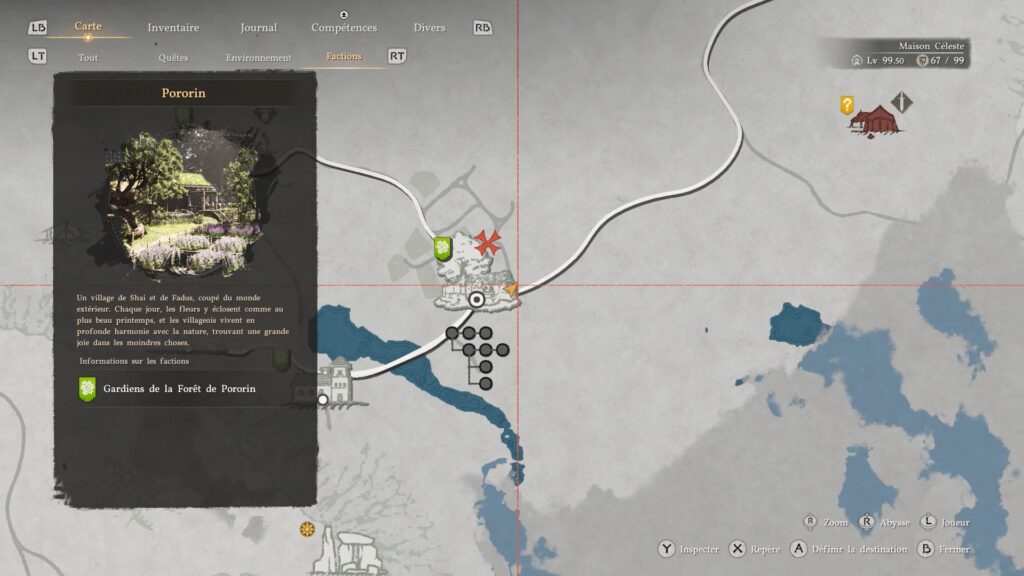The height and width of the screenshot is (576, 1024).
Task: Select the green faction shield map marker
Action: [x=442, y=248]
